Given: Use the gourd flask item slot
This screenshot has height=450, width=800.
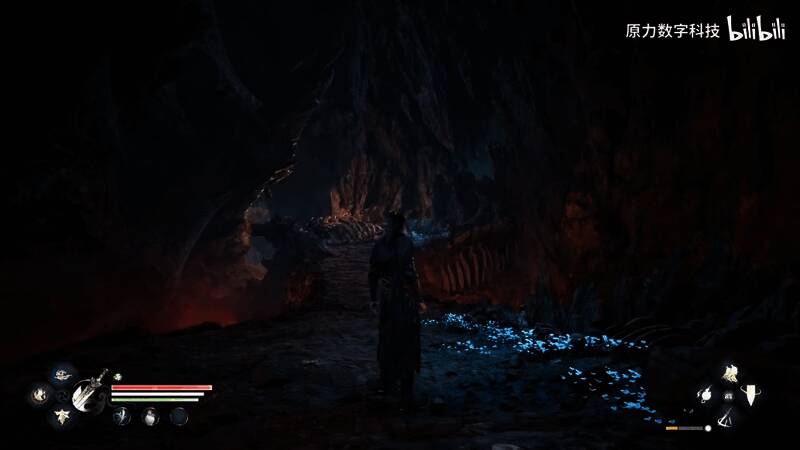Looking at the screenshot, I should [x=150, y=415].
